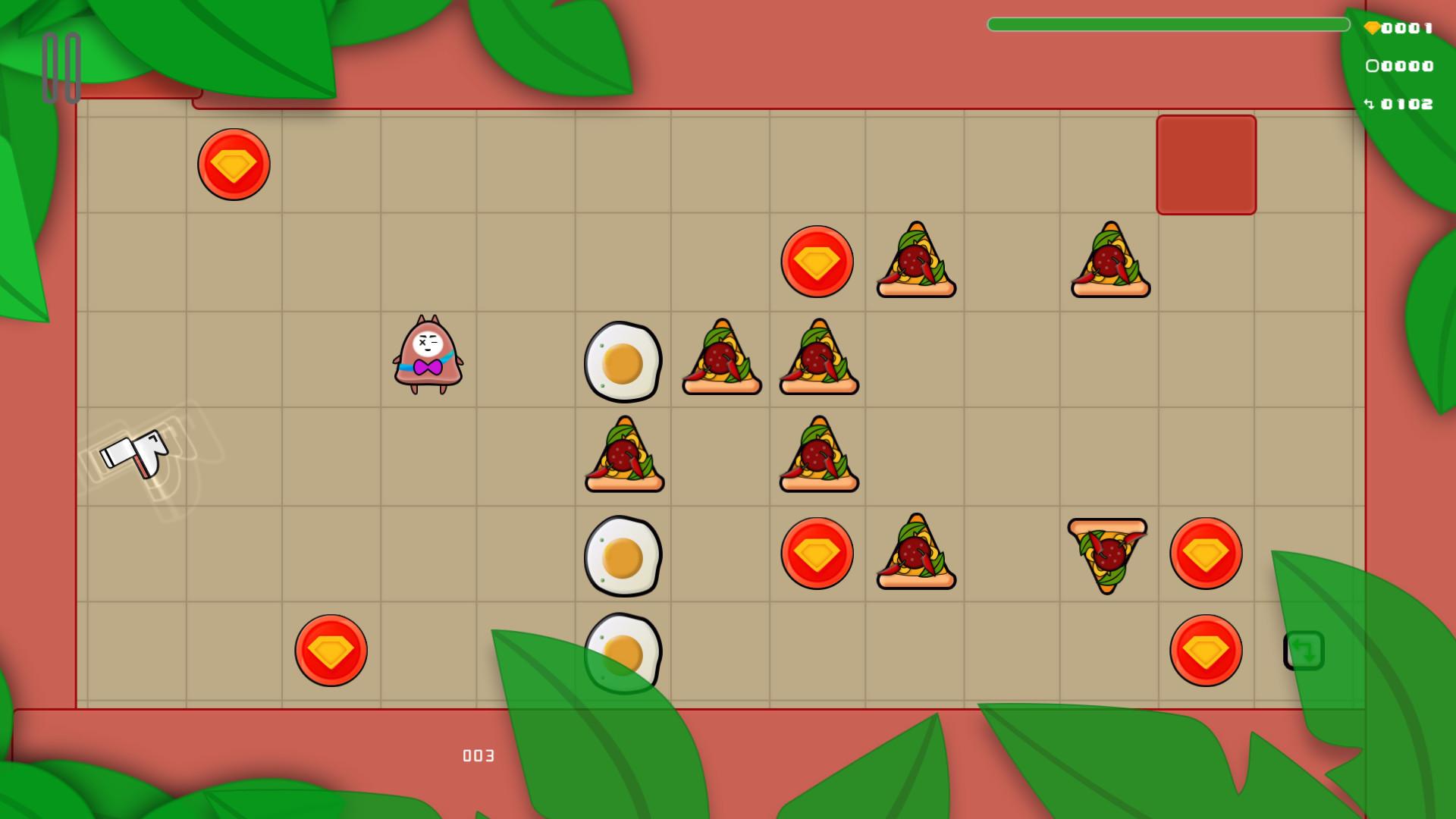
Task: Click the gem in the bottom-left area
Action: (331, 651)
